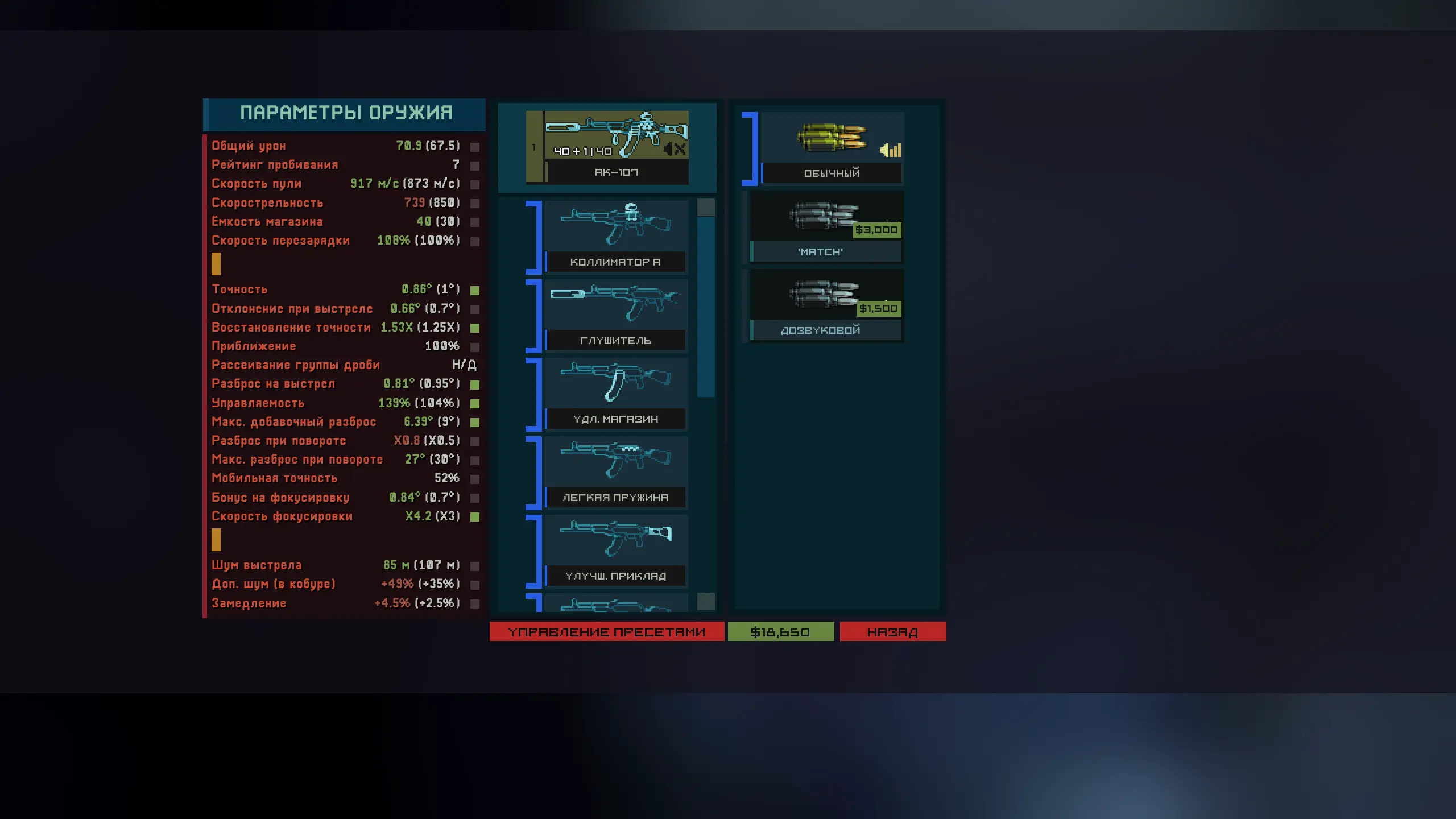Open the presets management menu
1456x819 pixels.
pos(606,631)
